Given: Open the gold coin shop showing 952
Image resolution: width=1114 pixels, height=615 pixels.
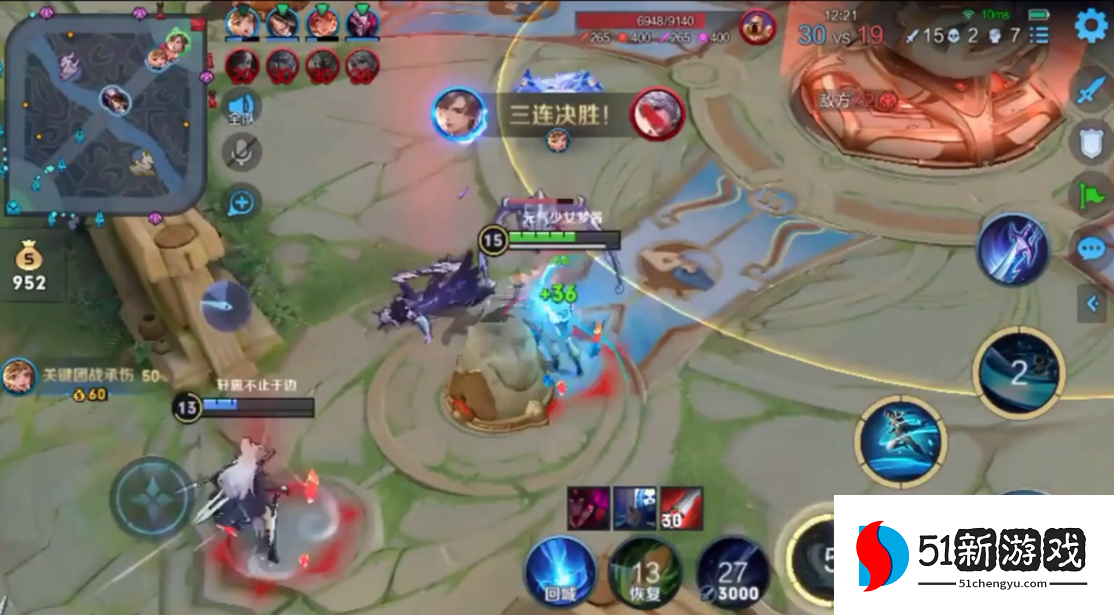Looking at the screenshot, I should pos(29,270).
